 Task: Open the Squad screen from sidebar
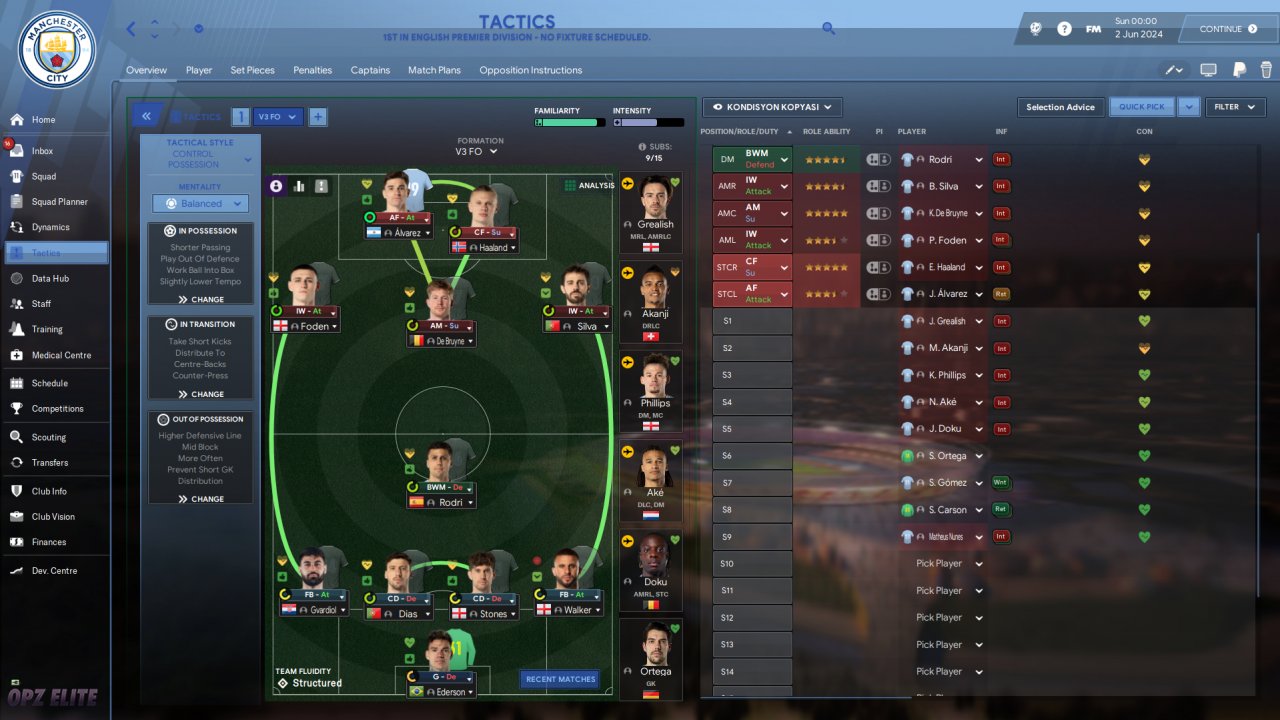(43, 176)
